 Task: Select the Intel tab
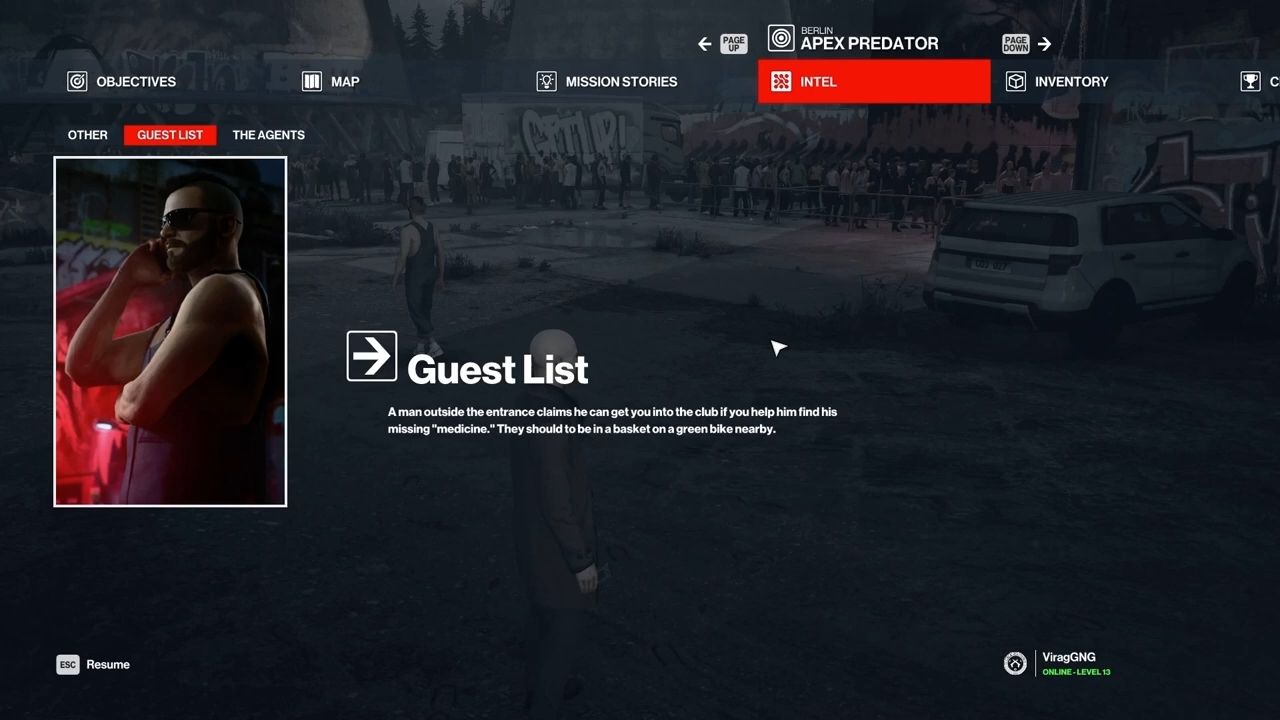(x=873, y=82)
